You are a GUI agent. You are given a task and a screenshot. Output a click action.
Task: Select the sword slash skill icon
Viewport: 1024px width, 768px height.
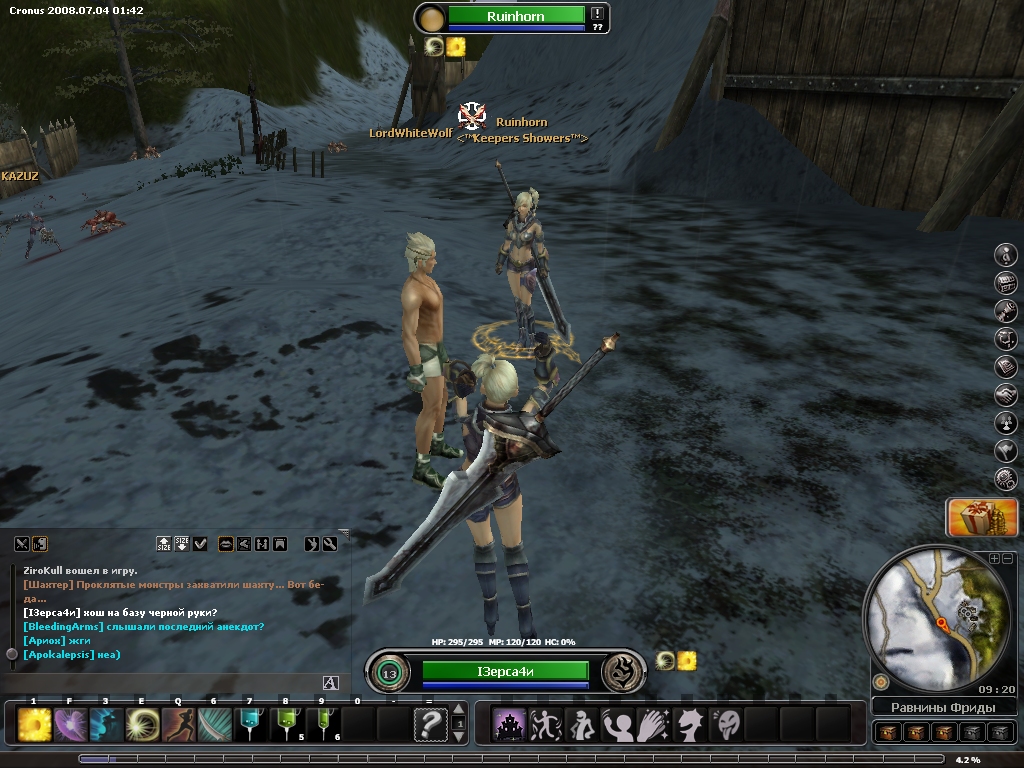point(215,724)
